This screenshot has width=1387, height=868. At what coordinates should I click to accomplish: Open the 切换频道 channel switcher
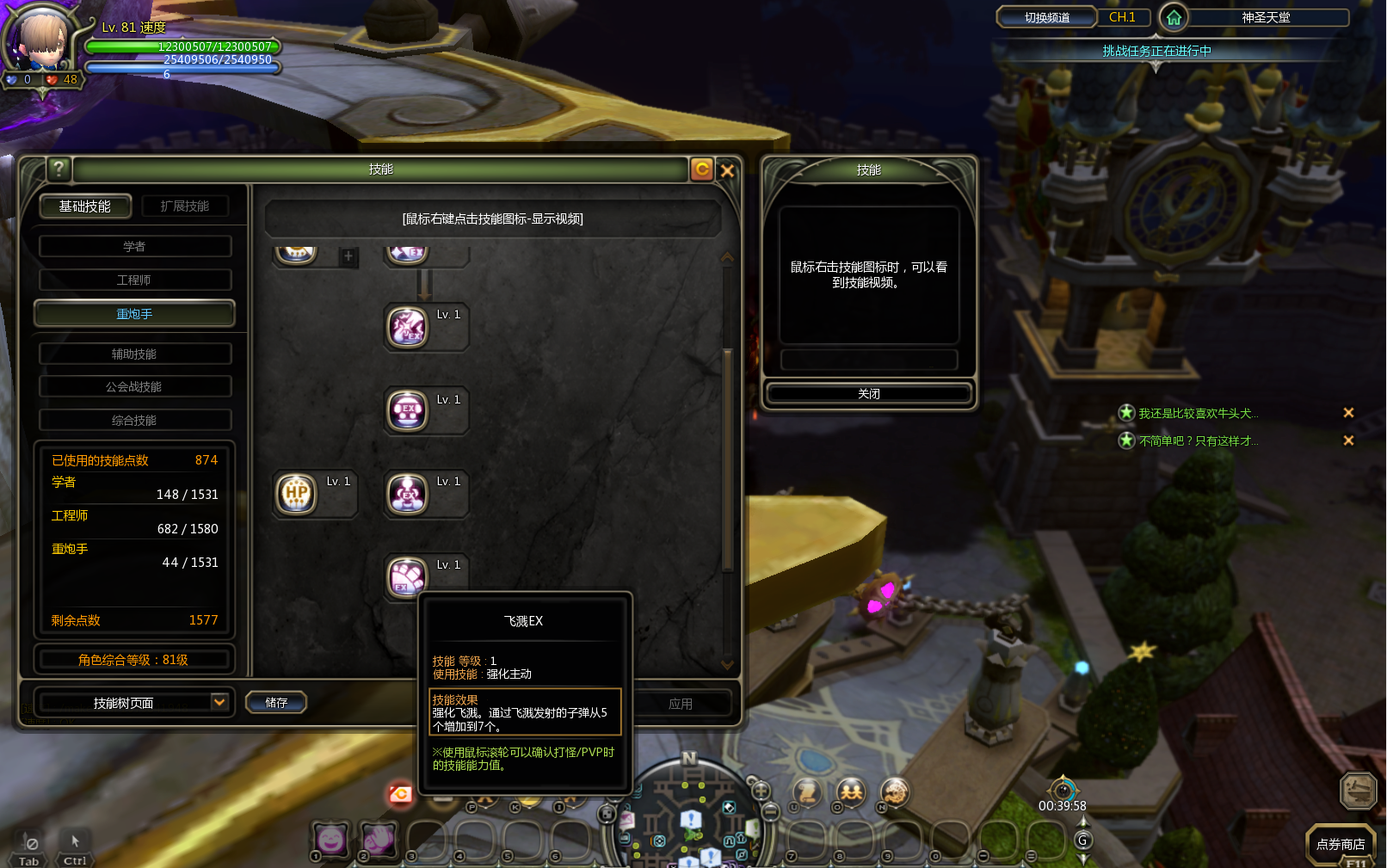click(x=1046, y=17)
